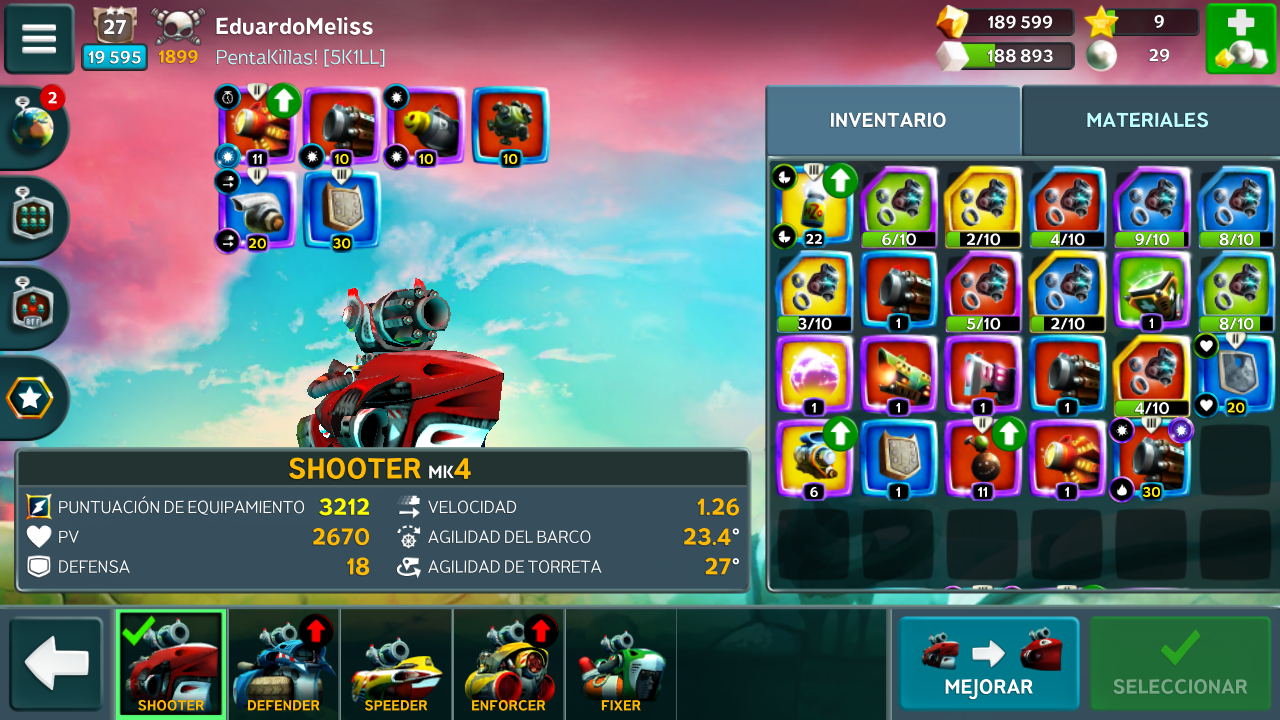Click the Mejorar upgrade ship button

tap(988, 663)
